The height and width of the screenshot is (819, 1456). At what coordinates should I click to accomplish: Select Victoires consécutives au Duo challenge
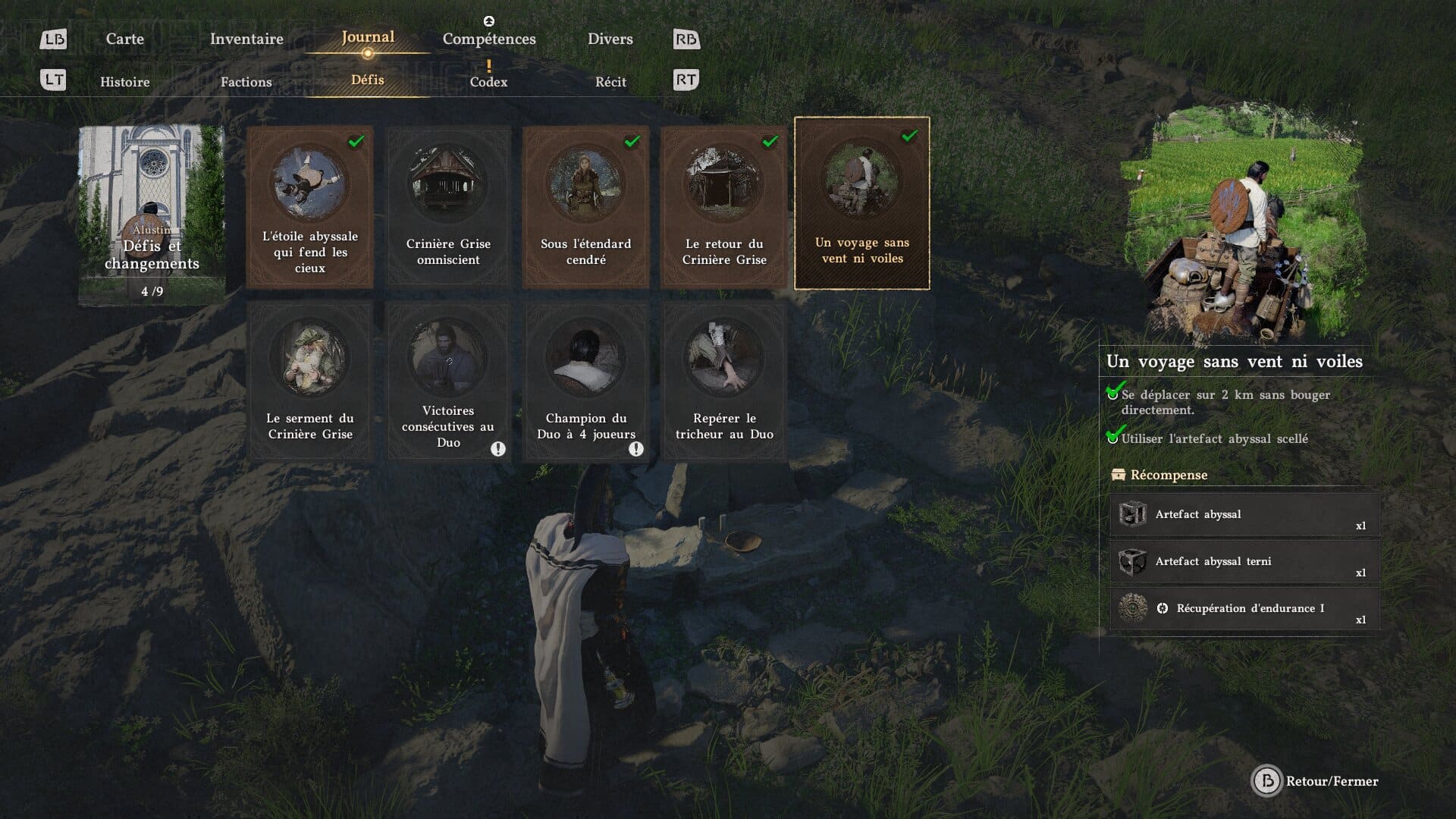(x=448, y=381)
